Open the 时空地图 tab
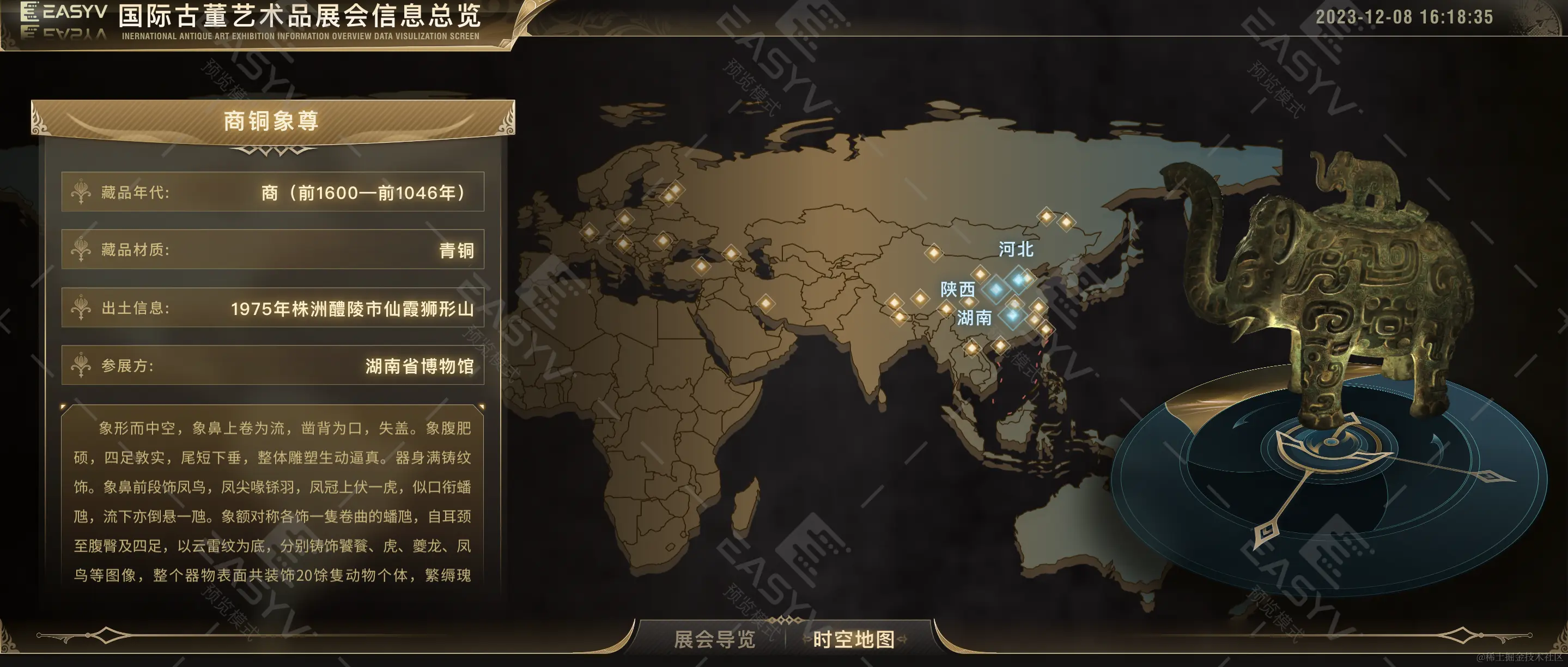Image resolution: width=1568 pixels, height=667 pixels. click(853, 639)
